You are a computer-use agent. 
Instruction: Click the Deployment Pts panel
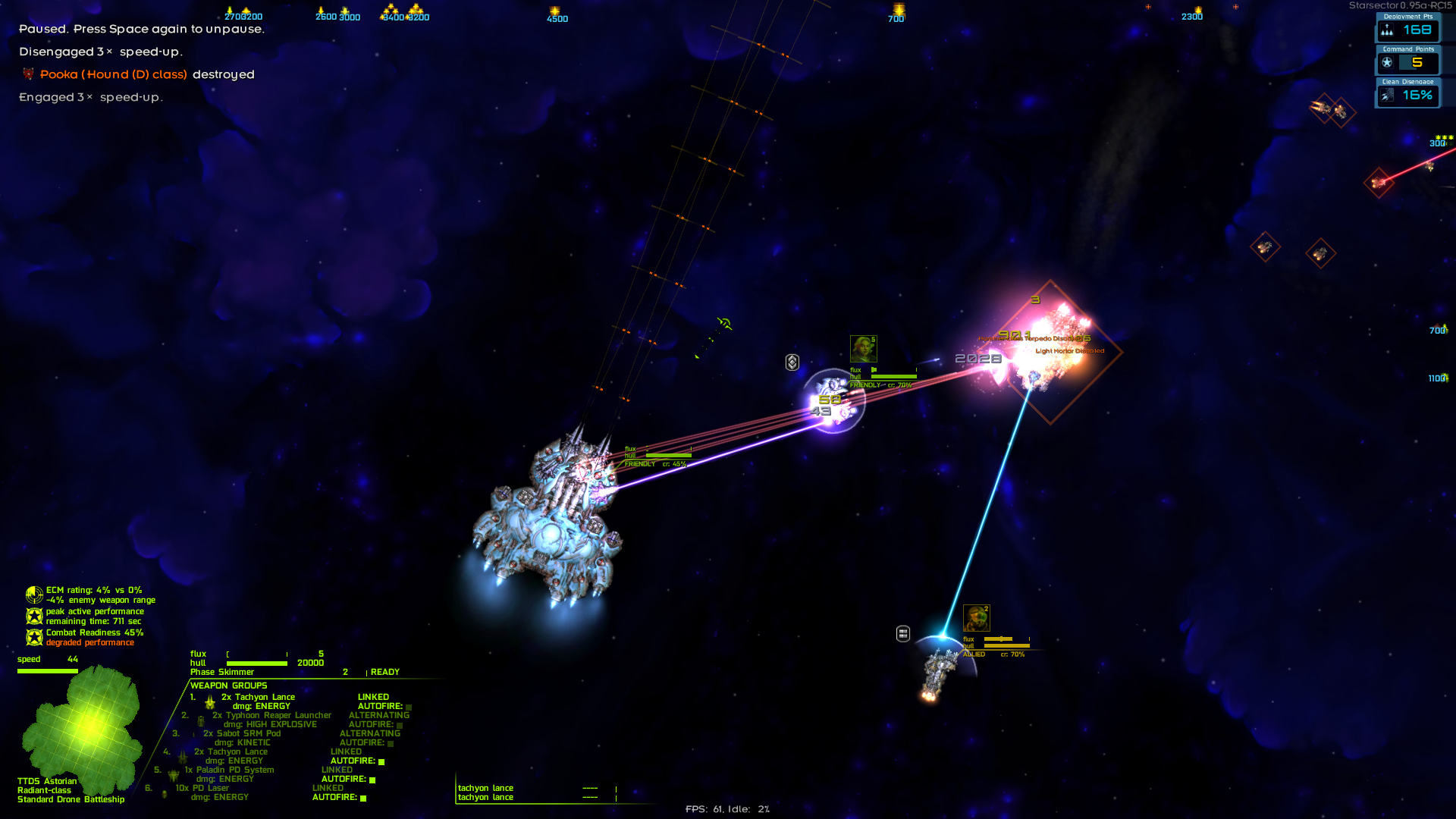point(1407,30)
